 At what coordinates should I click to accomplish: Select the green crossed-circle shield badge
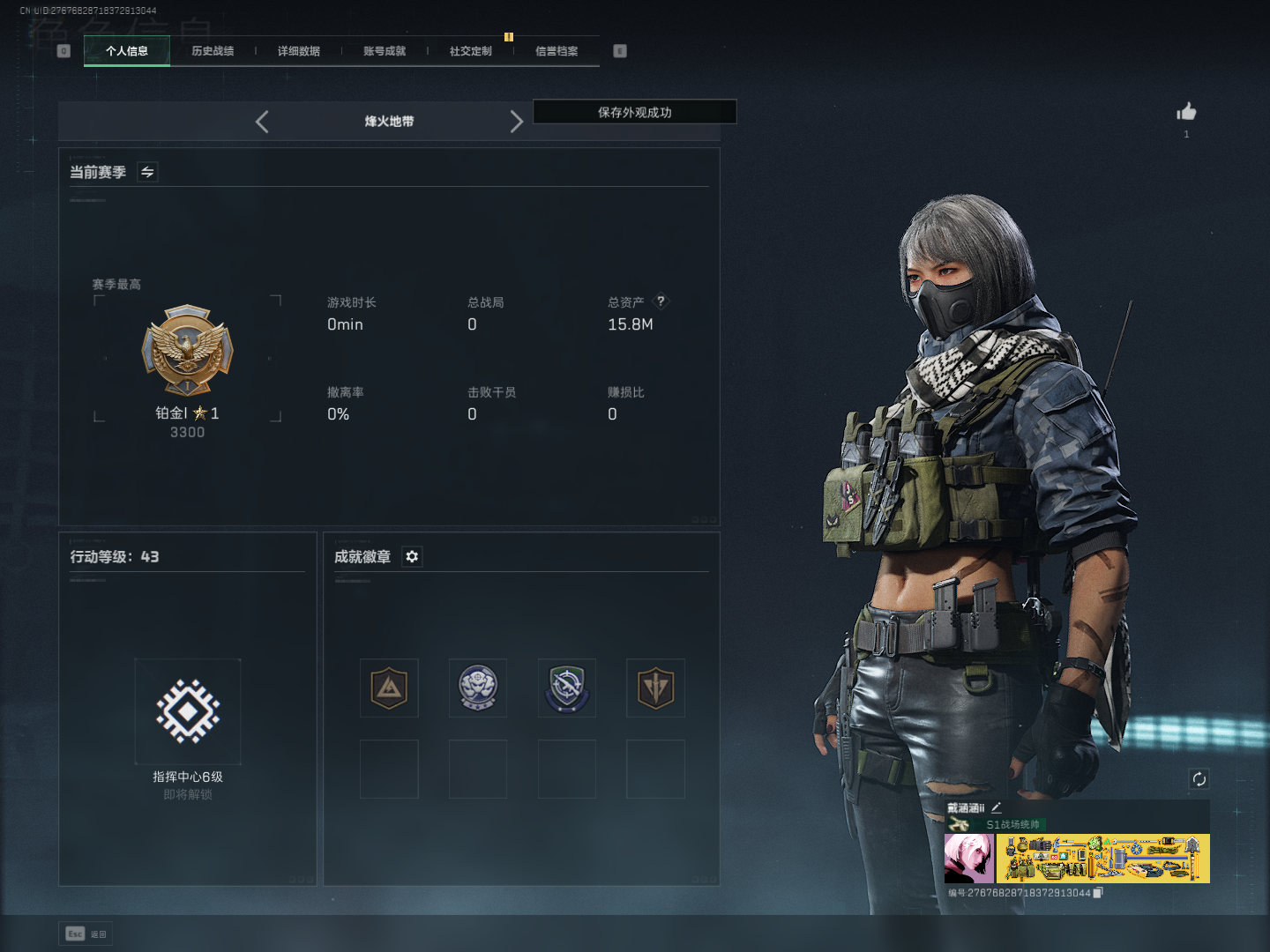coord(566,688)
